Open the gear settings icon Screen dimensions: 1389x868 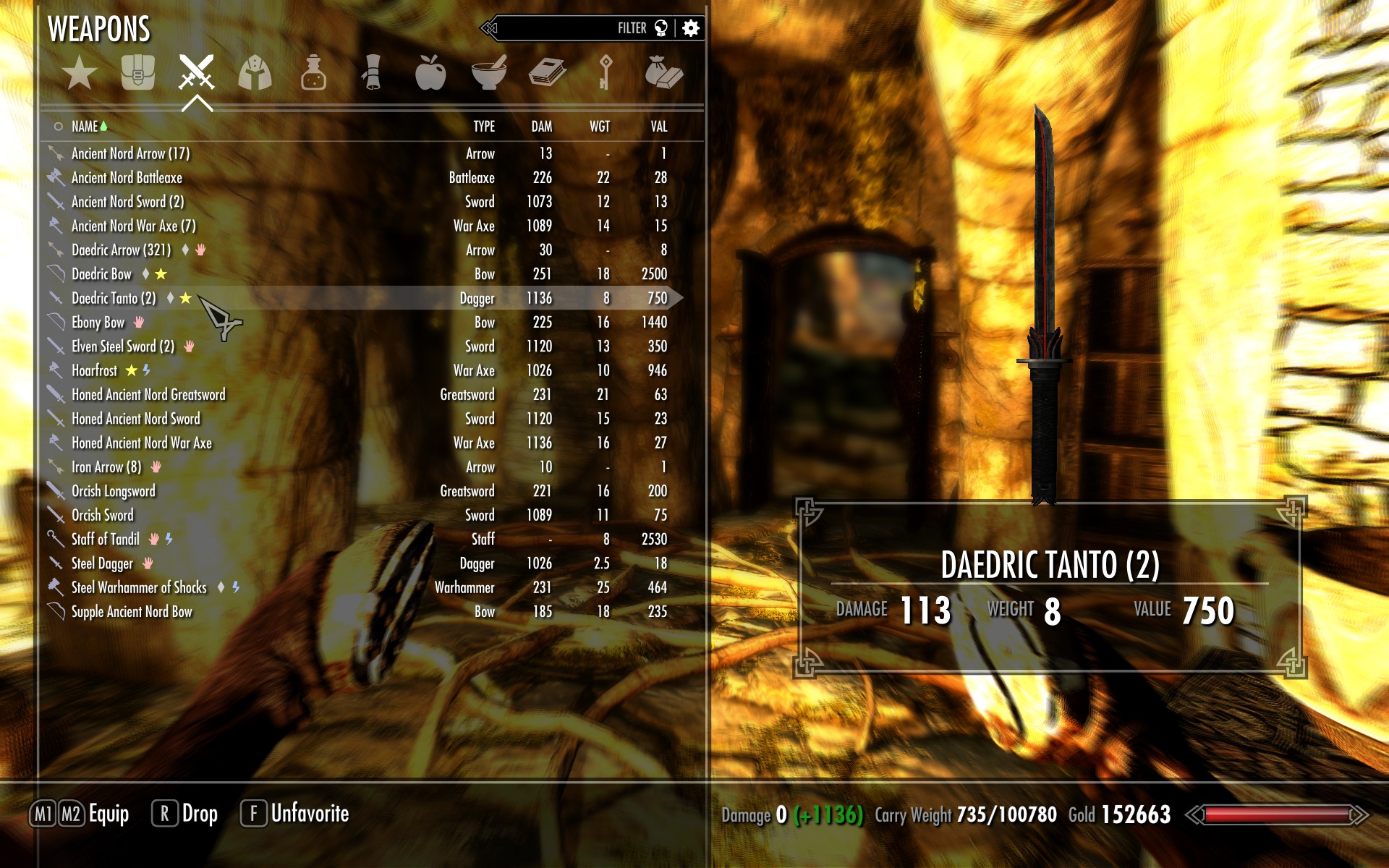(691, 28)
